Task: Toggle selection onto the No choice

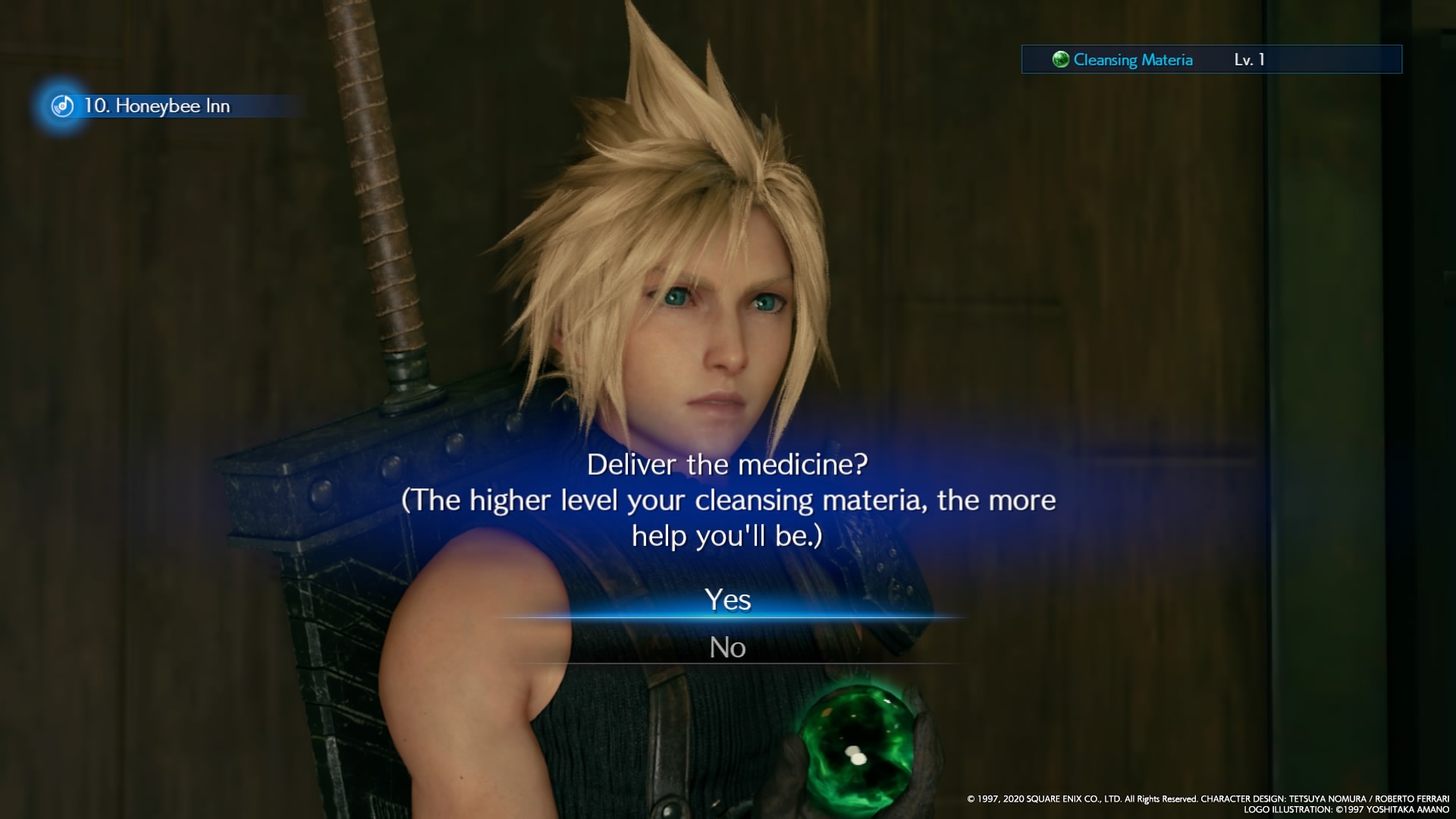Action: pyautogui.click(x=728, y=648)
